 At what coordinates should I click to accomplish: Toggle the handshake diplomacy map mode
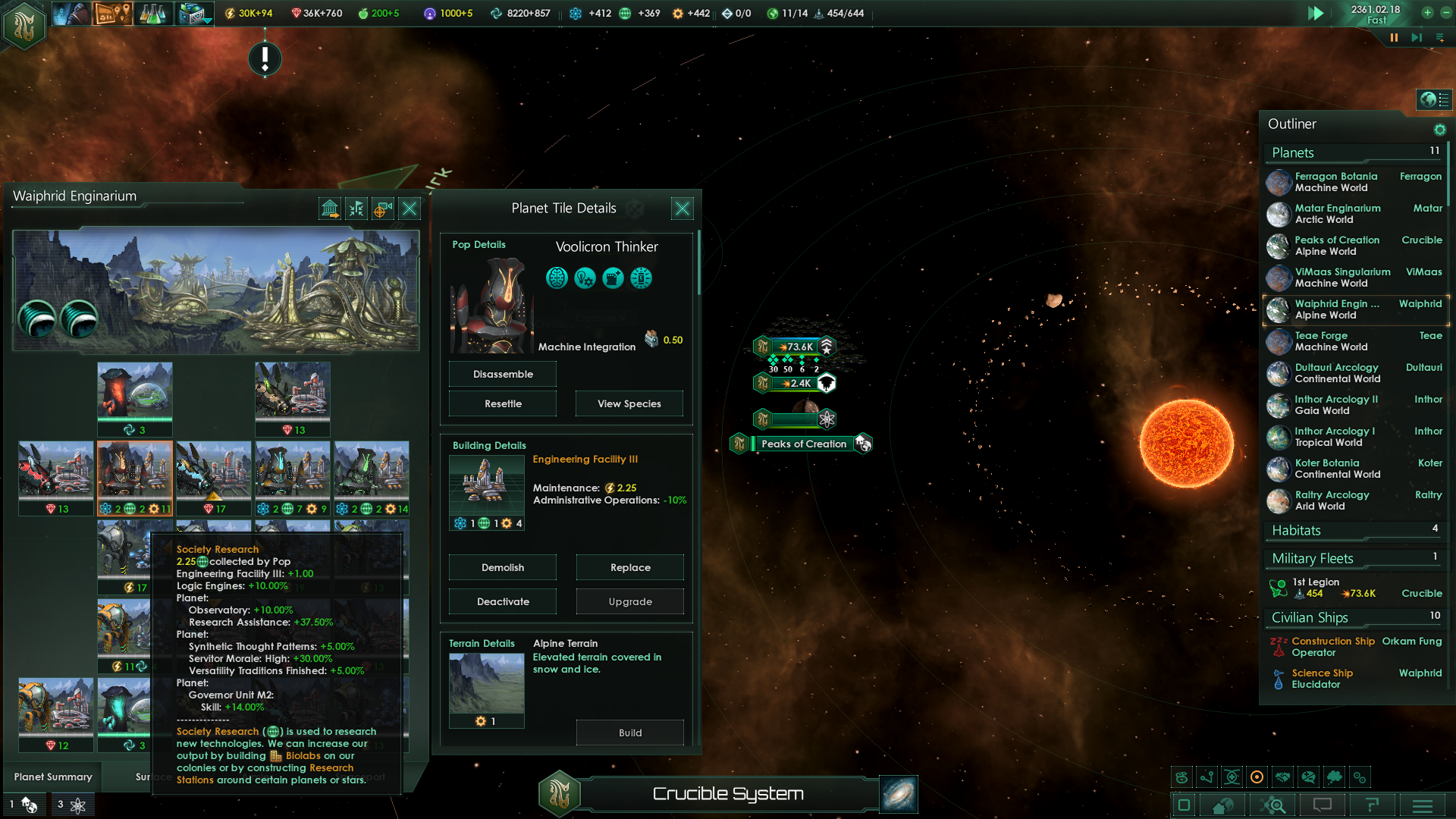click(x=1282, y=777)
